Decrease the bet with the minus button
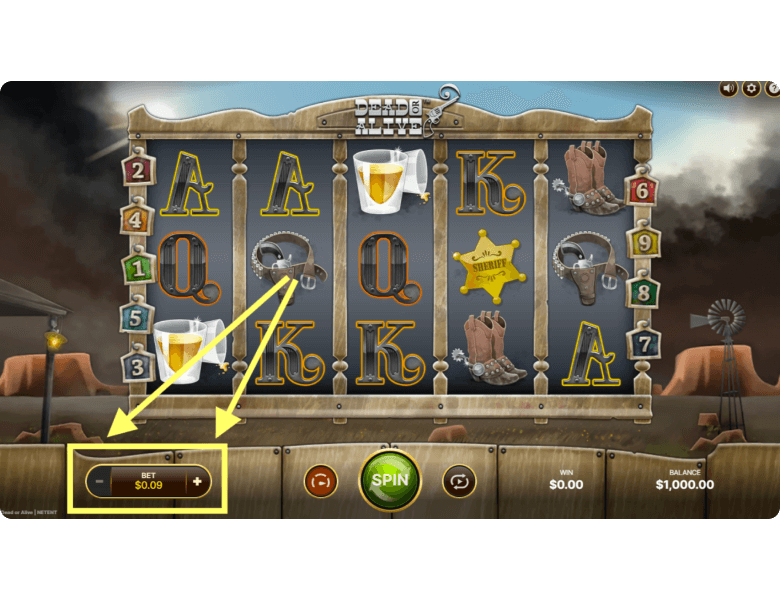 click(x=100, y=481)
